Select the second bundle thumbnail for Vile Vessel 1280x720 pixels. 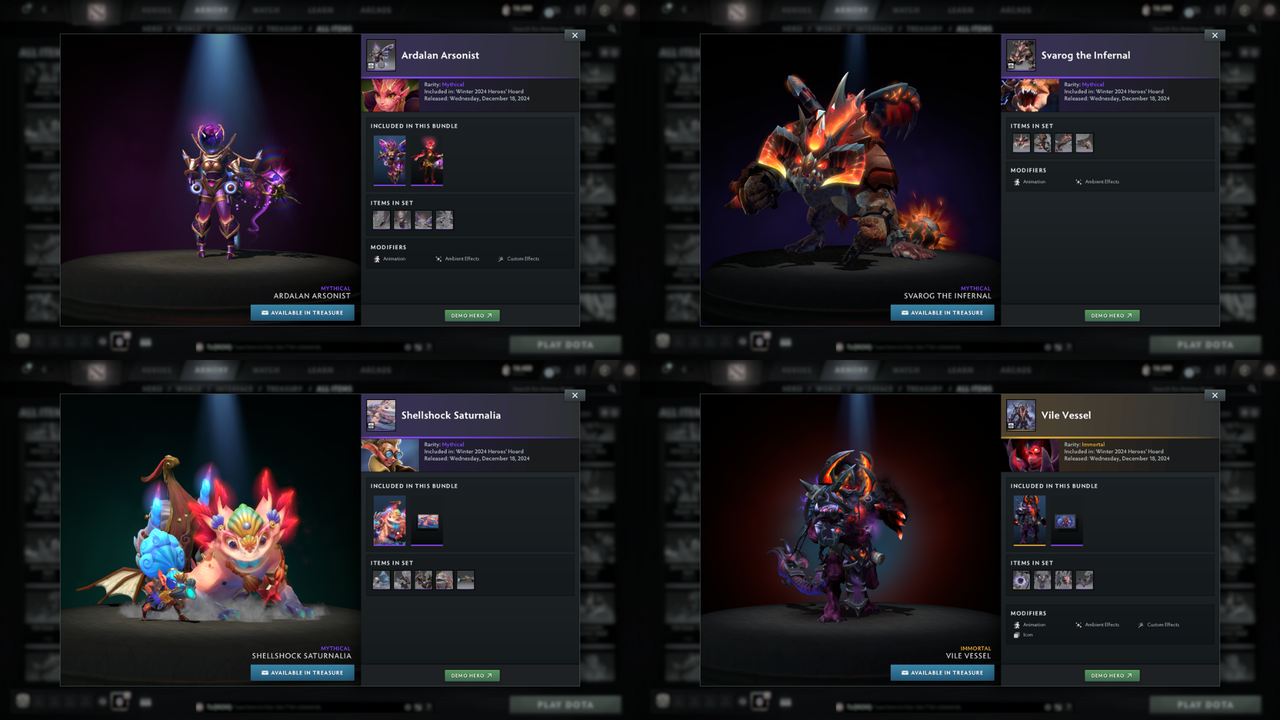coord(1067,521)
